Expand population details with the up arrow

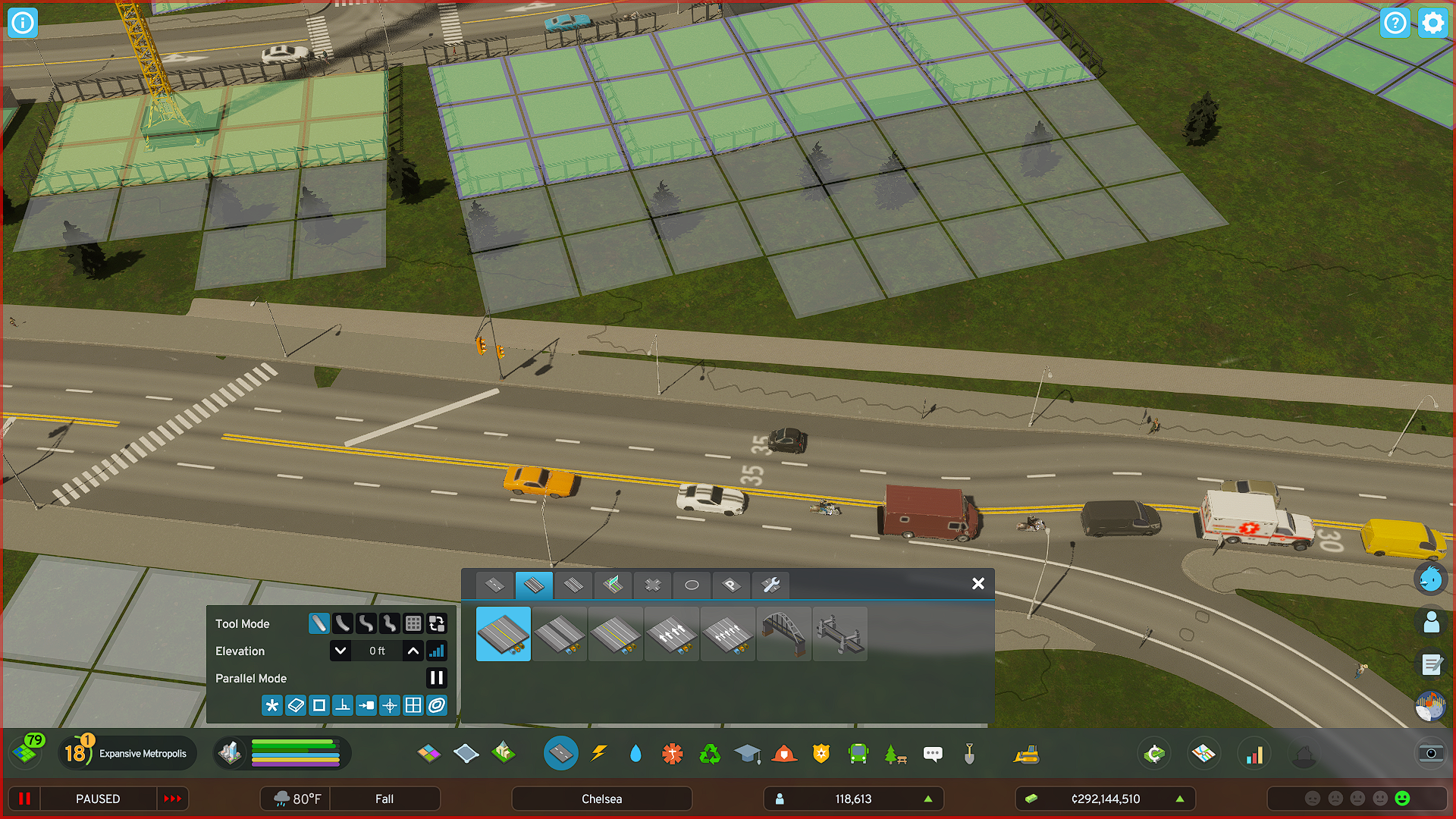coord(928,799)
